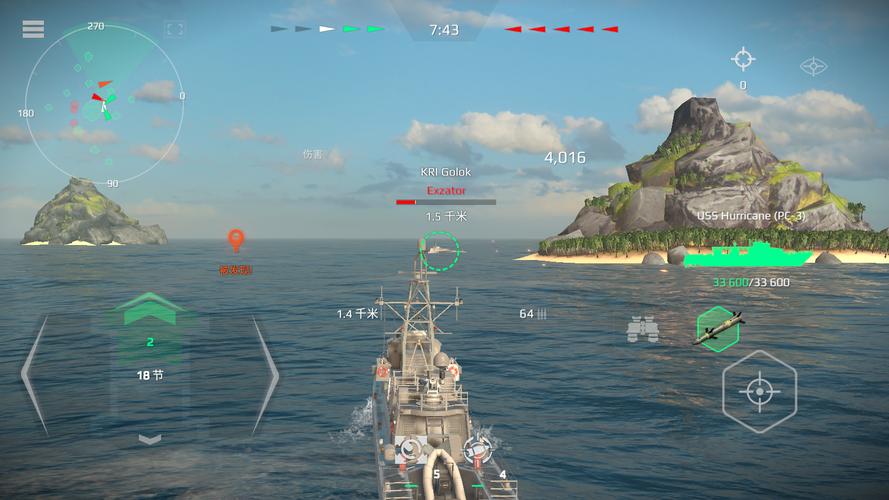889x500 pixels.
Task: Open the hamburger menu
Action: [33, 29]
